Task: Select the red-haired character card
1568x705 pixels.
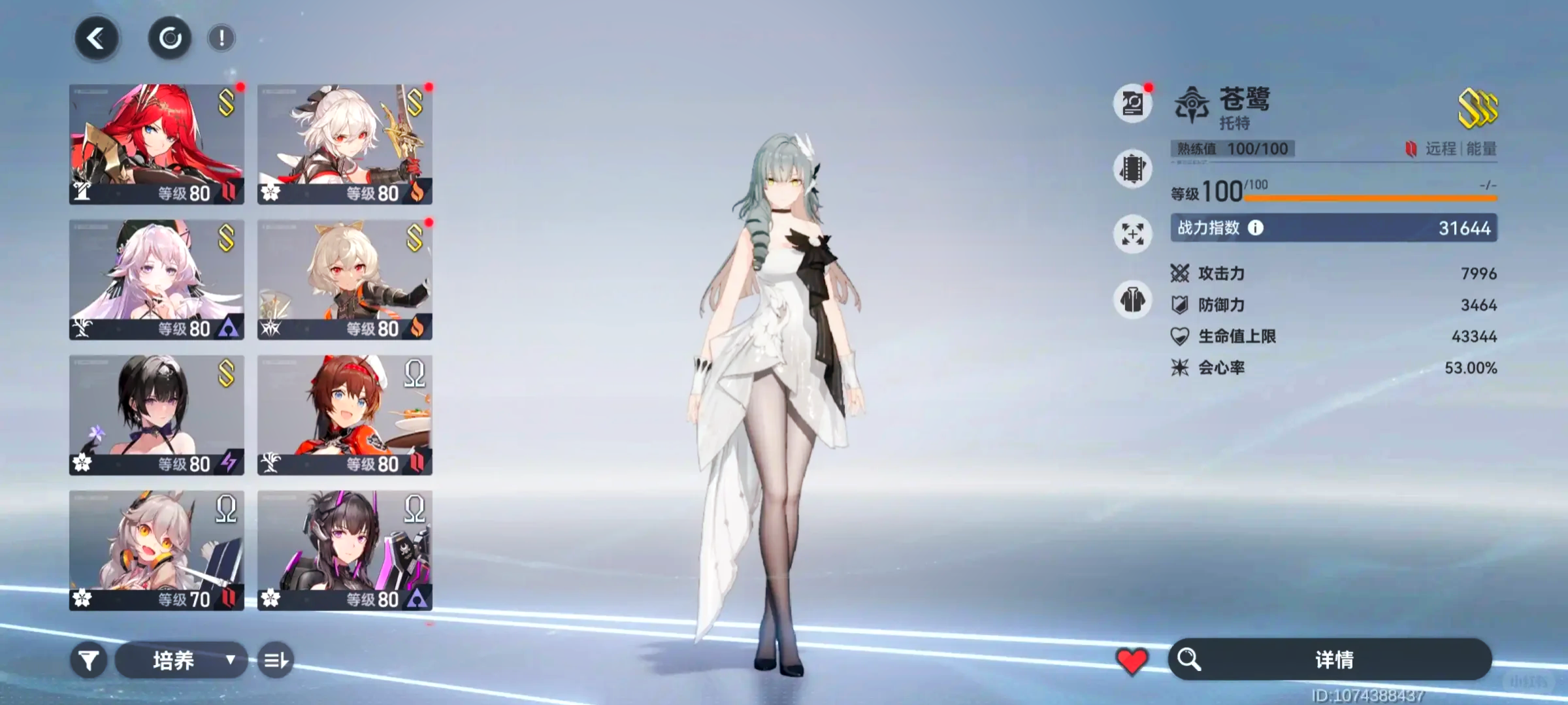Action: point(157,144)
